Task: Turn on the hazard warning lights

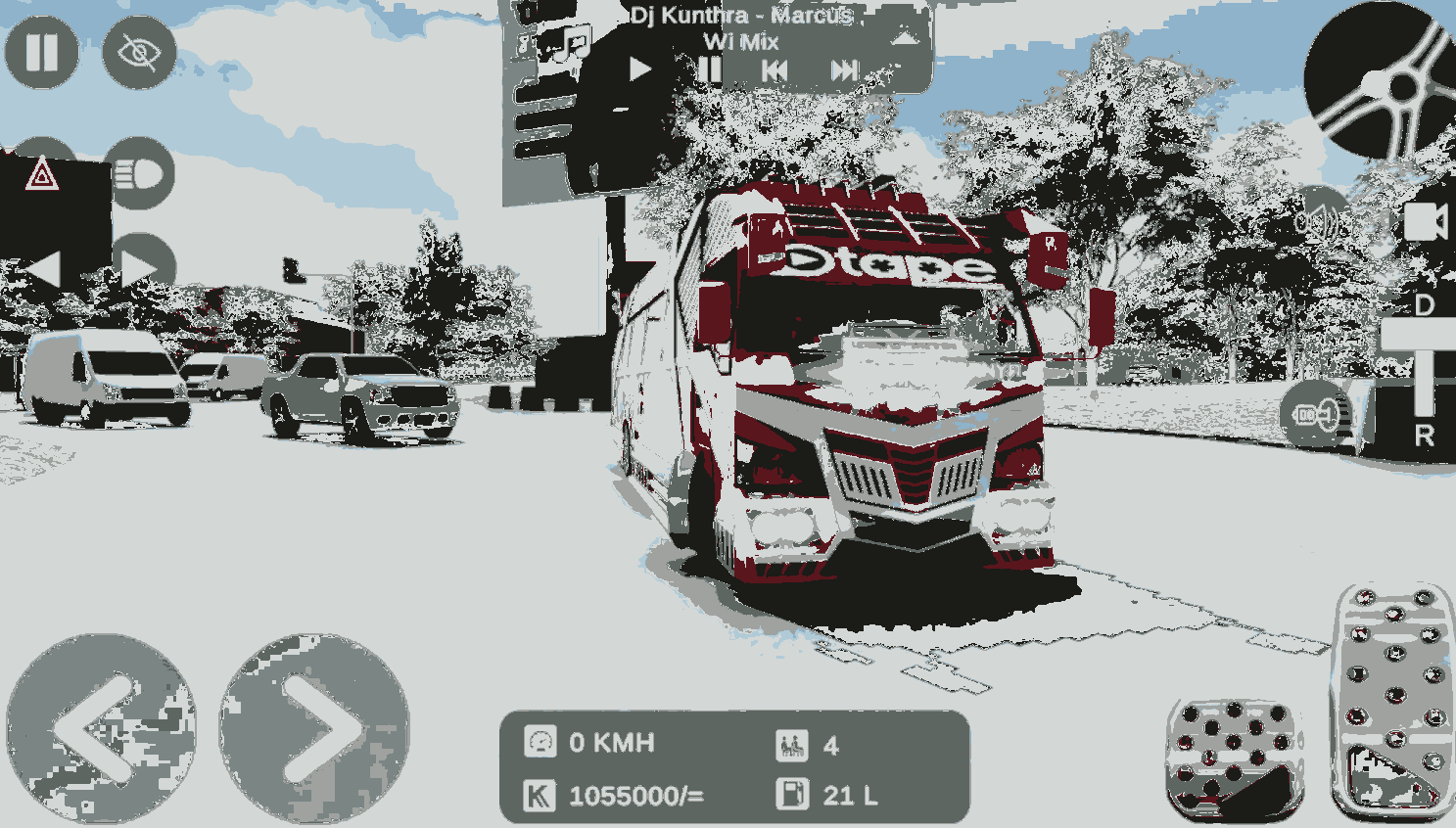Action: [42, 176]
